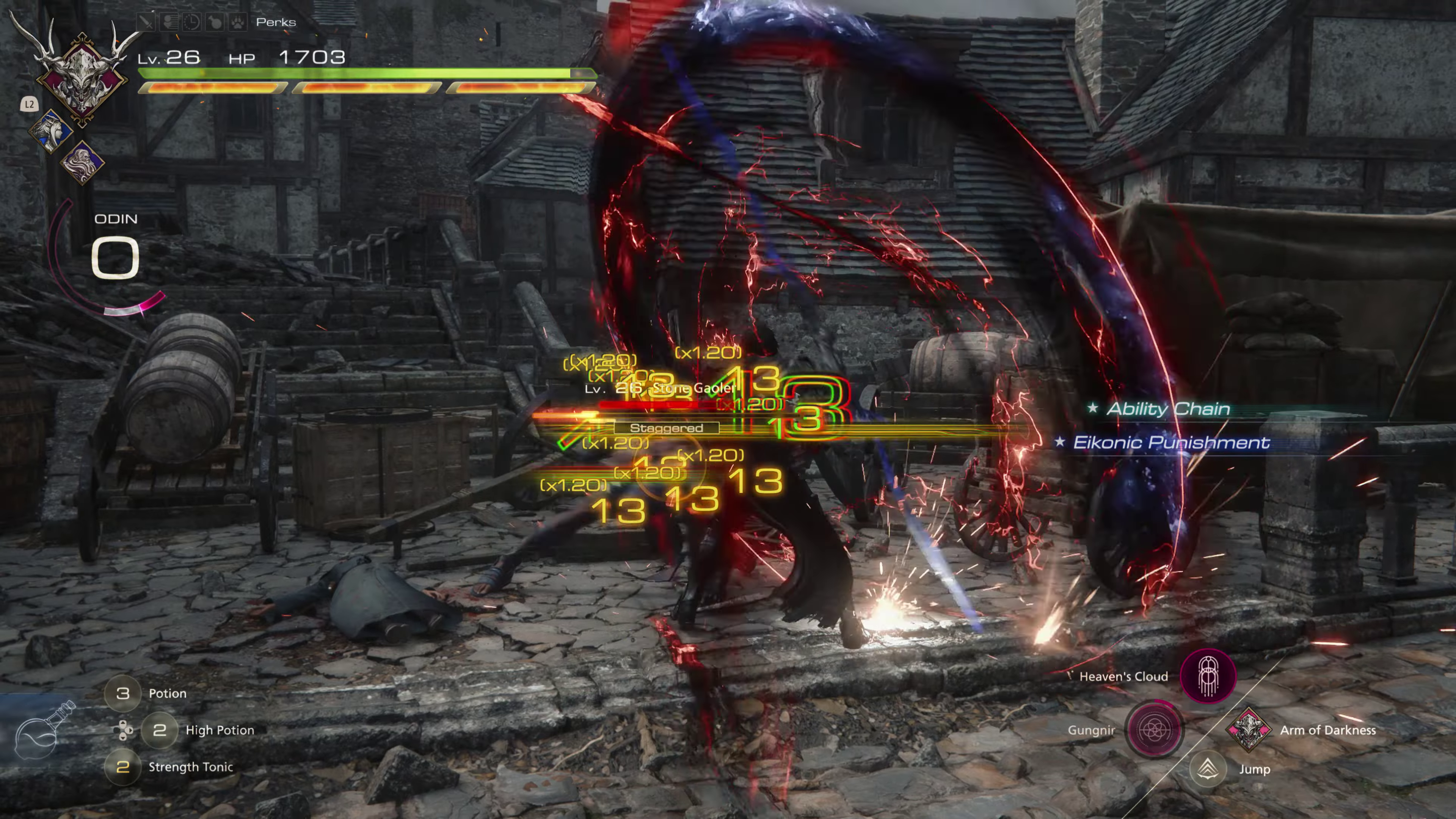Click the Jump action icon

pyautogui.click(x=1207, y=769)
